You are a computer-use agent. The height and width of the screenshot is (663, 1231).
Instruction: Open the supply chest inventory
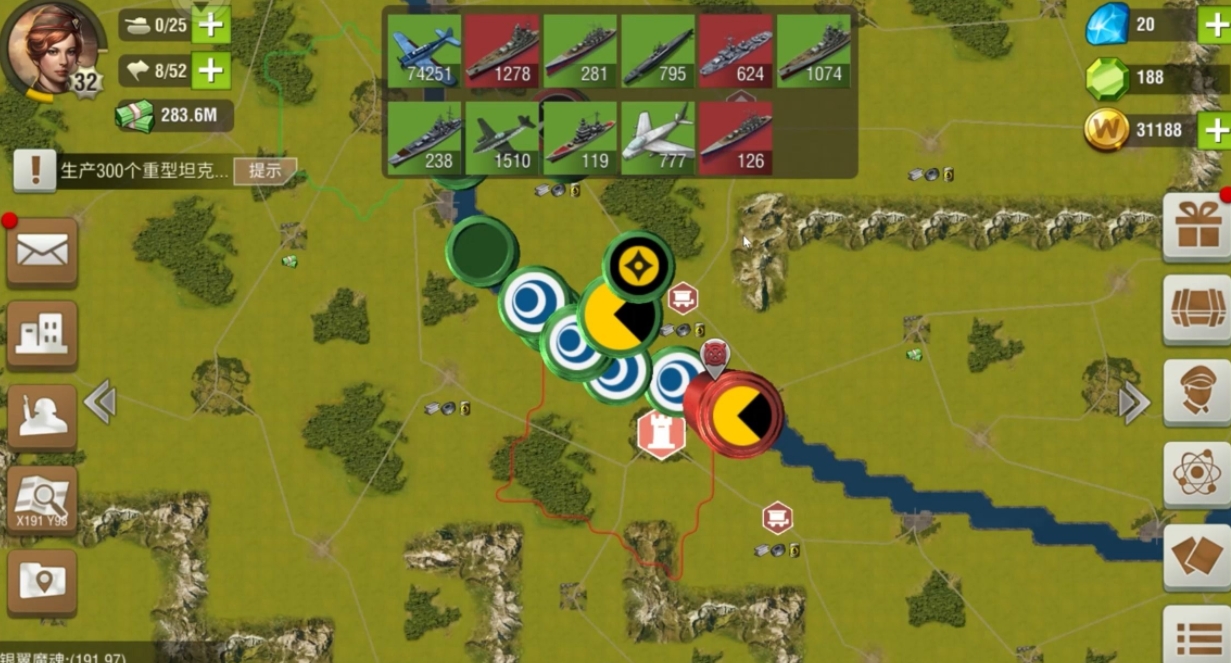(1197, 310)
